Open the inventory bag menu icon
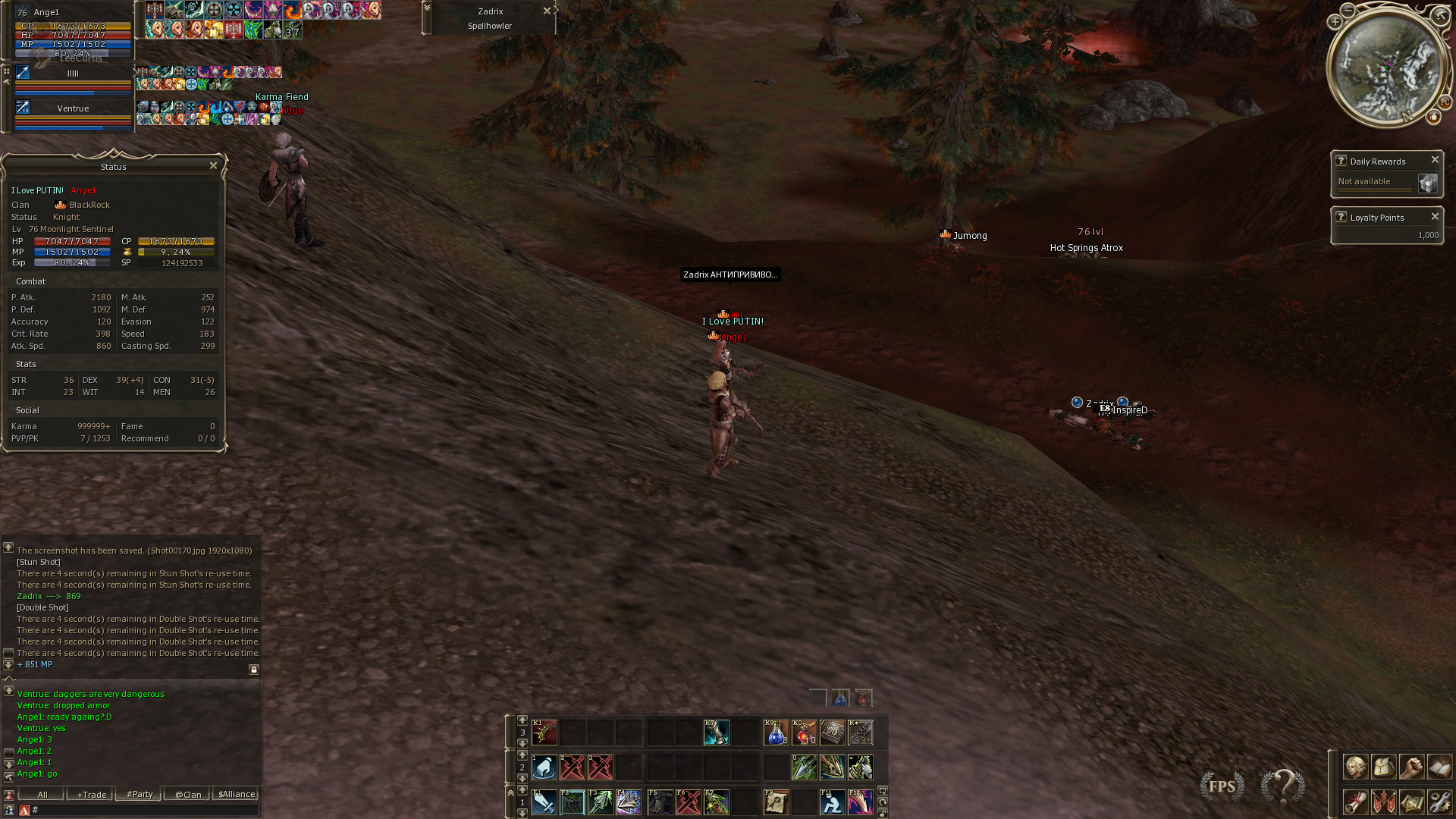The image size is (1456, 819). point(1383,767)
